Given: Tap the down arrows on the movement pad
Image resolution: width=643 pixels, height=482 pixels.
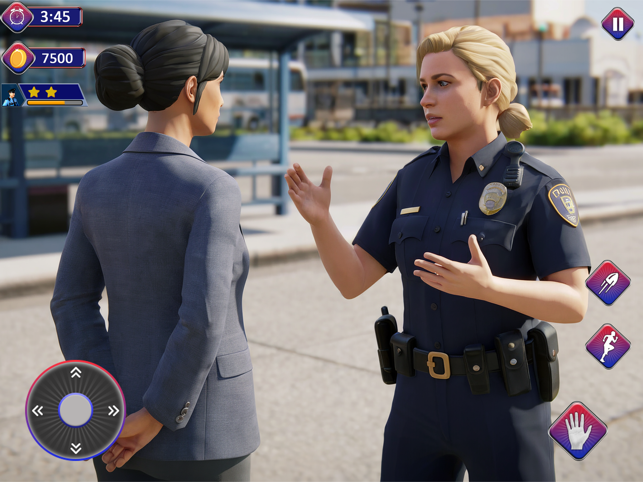Looking at the screenshot, I should click(x=75, y=447).
